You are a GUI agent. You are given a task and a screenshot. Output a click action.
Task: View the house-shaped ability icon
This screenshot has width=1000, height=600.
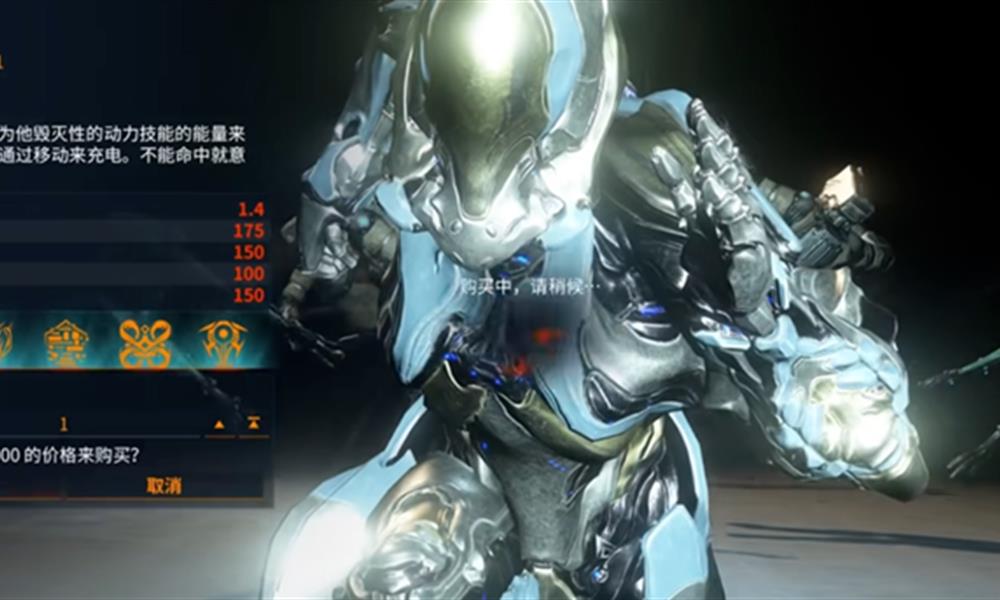pos(67,343)
